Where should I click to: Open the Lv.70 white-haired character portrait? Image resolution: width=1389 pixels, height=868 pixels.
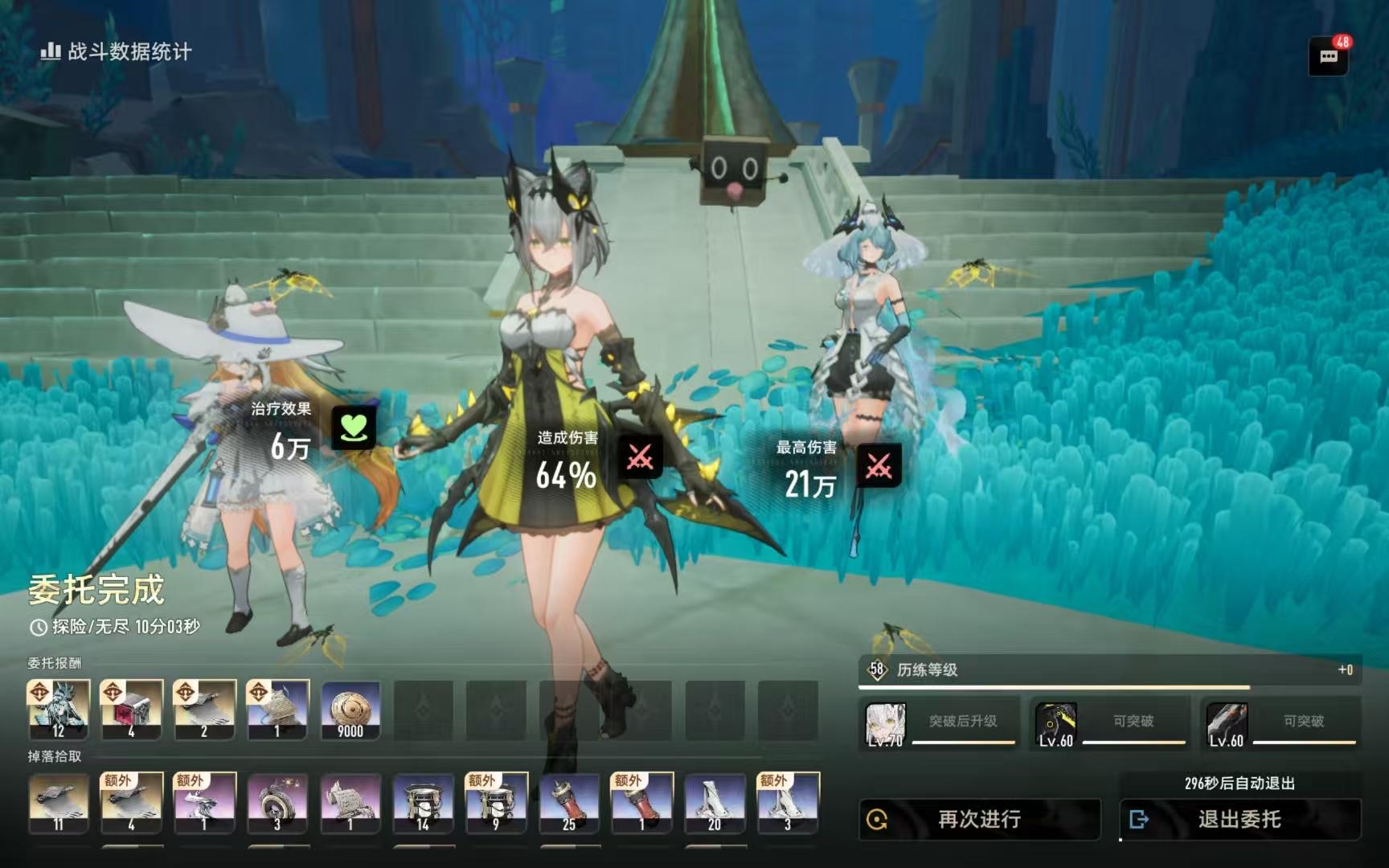(886, 723)
